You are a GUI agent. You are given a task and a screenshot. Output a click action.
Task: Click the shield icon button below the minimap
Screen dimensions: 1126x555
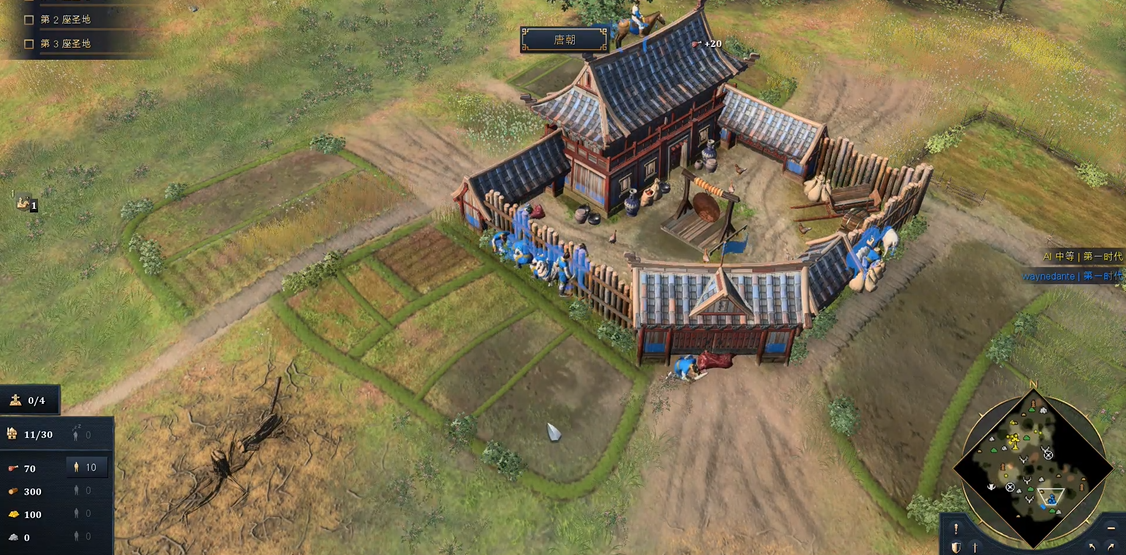coord(957,547)
